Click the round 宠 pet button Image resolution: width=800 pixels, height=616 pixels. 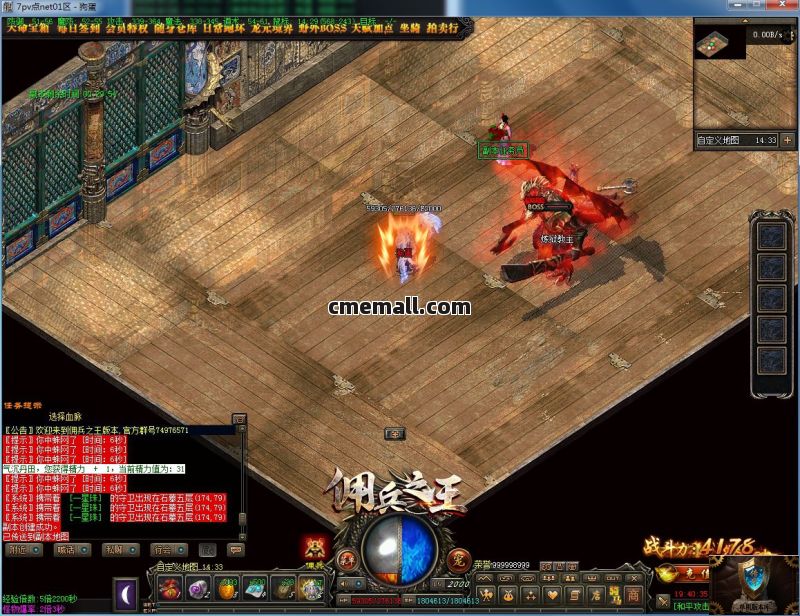pos(459,556)
